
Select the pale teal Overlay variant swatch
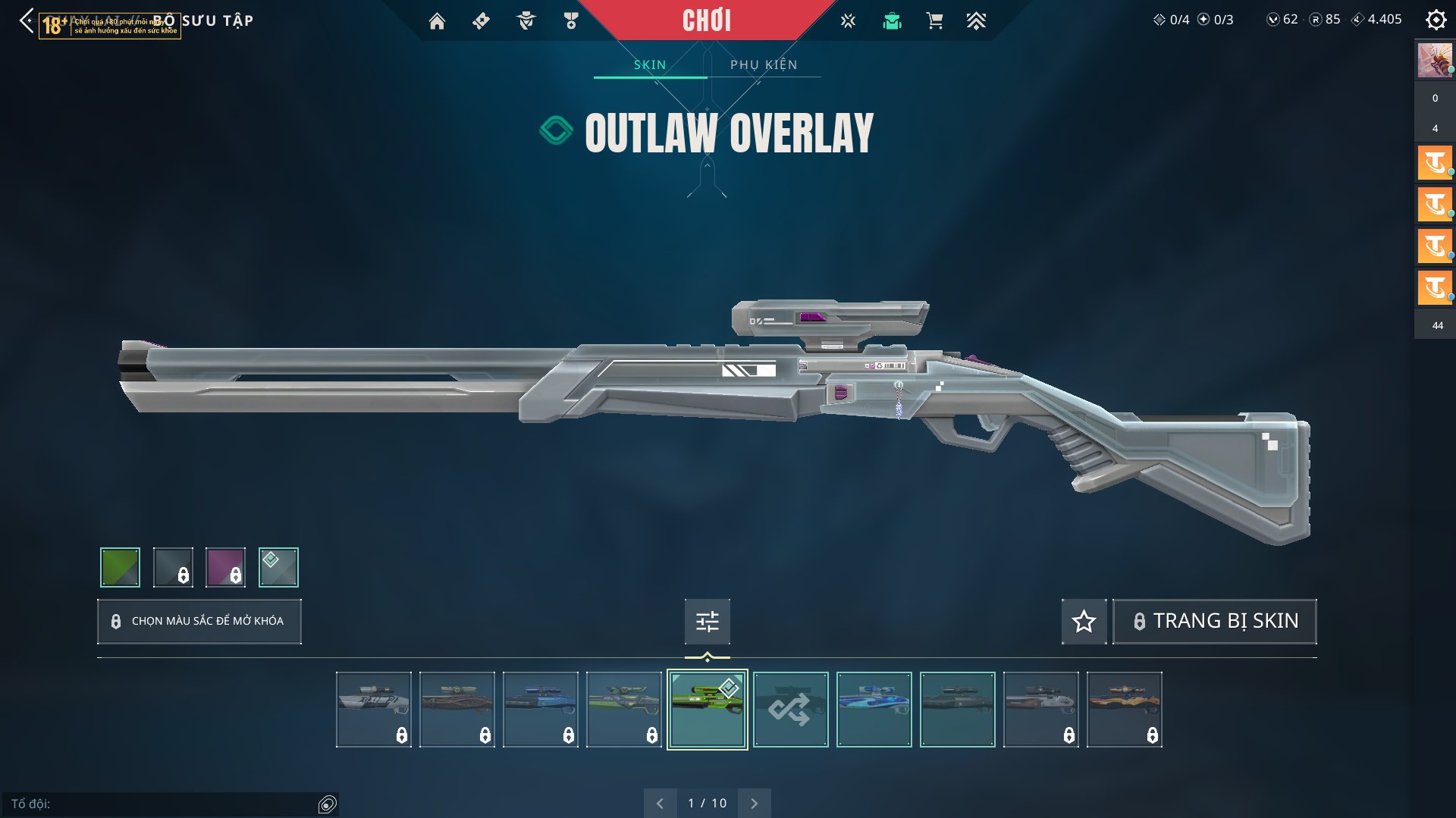click(x=278, y=567)
